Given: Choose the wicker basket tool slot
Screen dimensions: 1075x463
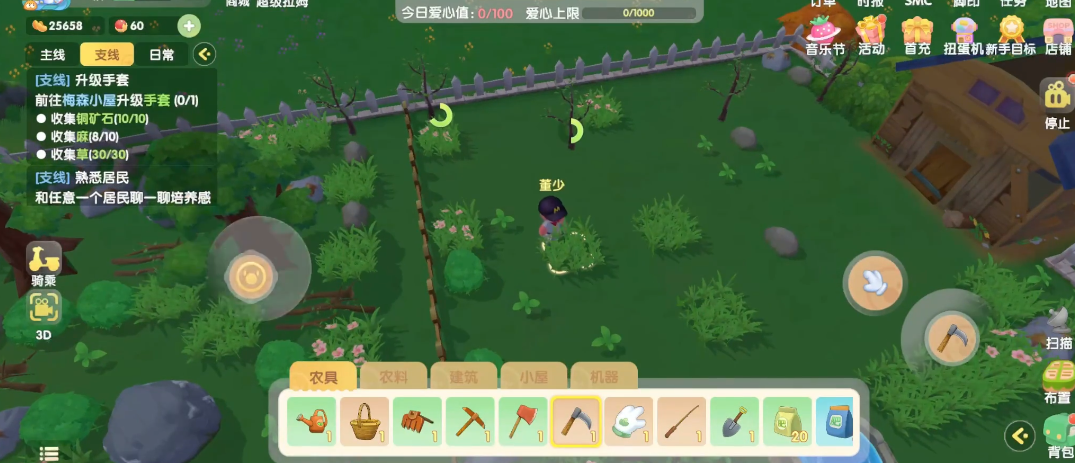Looking at the screenshot, I should (x=364, y=421).
